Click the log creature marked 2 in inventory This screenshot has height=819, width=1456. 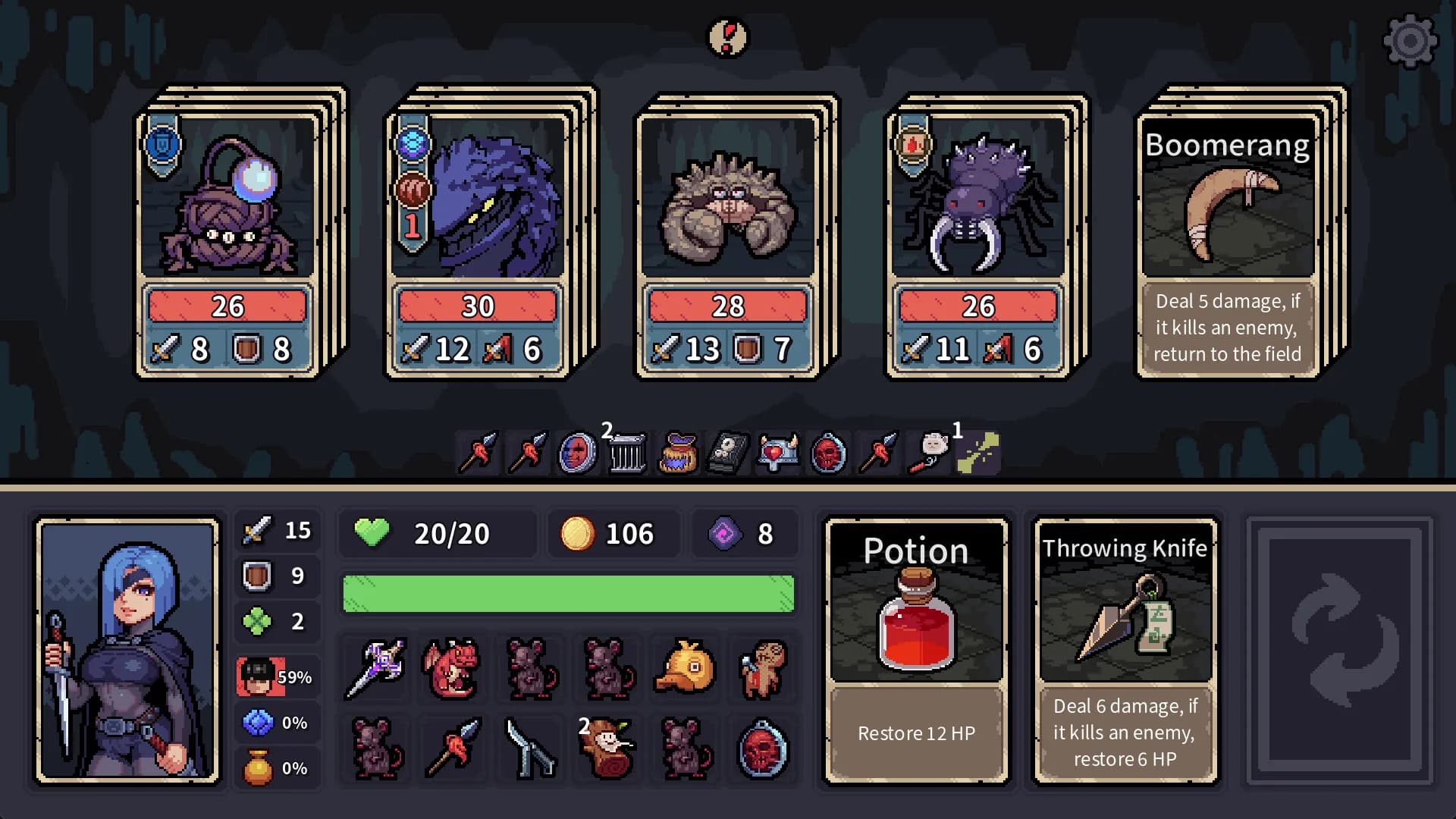tap(607, 749)
